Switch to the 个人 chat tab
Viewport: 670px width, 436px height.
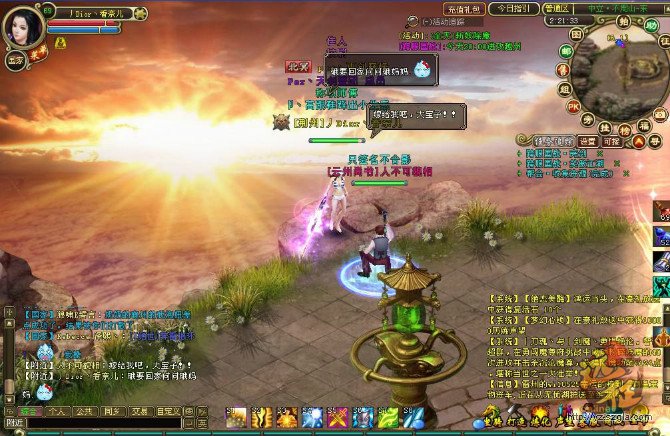[x=56, y=411]
